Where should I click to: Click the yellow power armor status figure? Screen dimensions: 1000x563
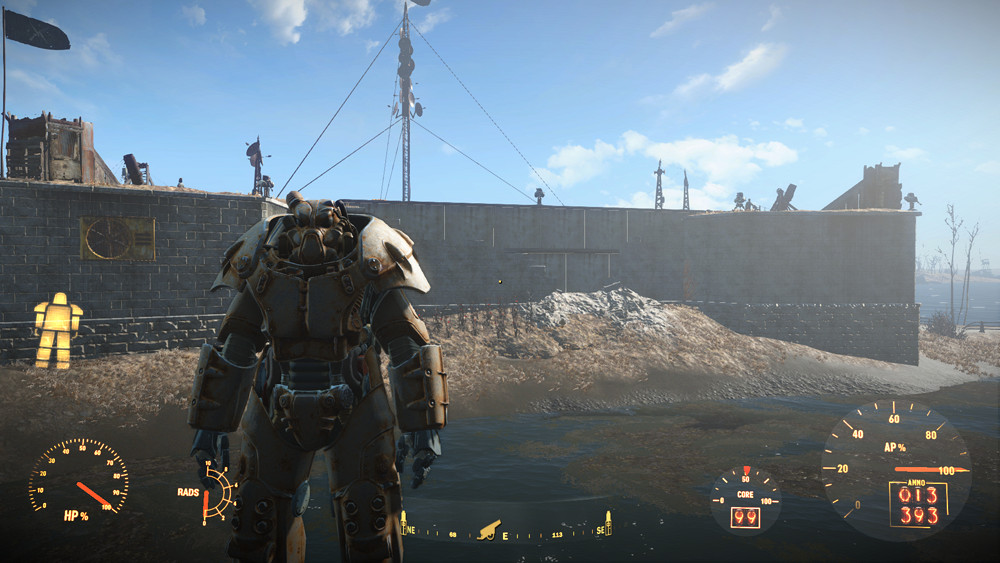(57, 329)
